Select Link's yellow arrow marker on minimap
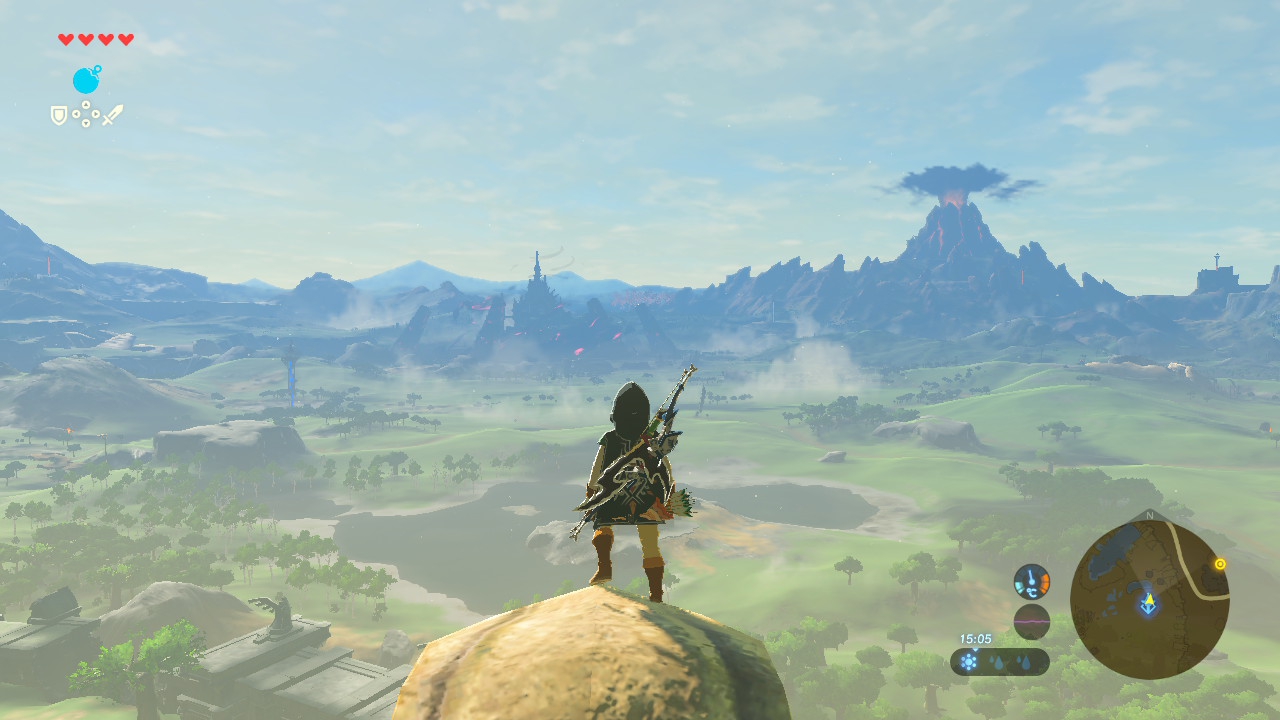 [x=1149, y=602]
